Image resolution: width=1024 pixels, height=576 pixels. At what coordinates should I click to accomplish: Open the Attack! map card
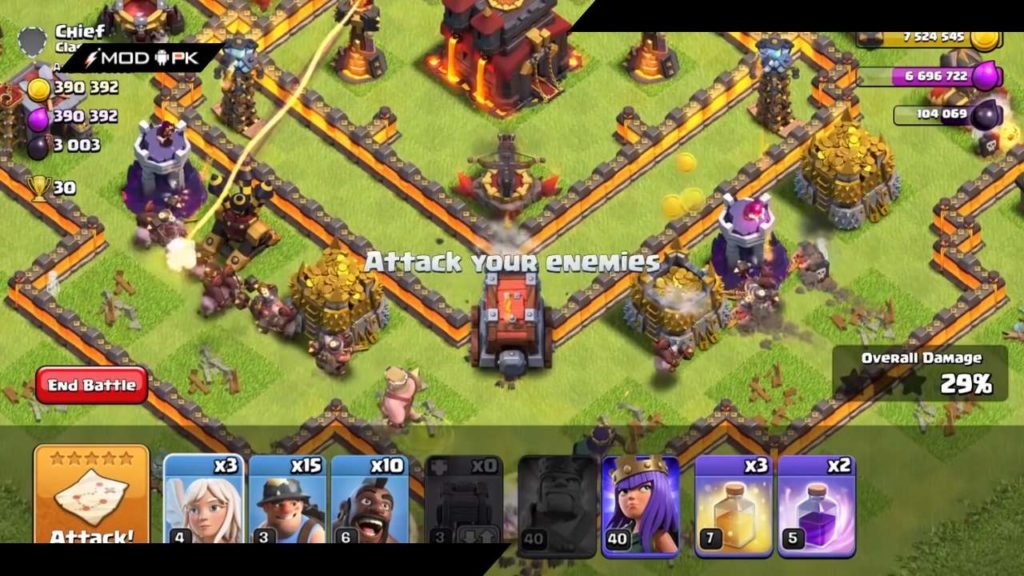(x=92, y=497)
